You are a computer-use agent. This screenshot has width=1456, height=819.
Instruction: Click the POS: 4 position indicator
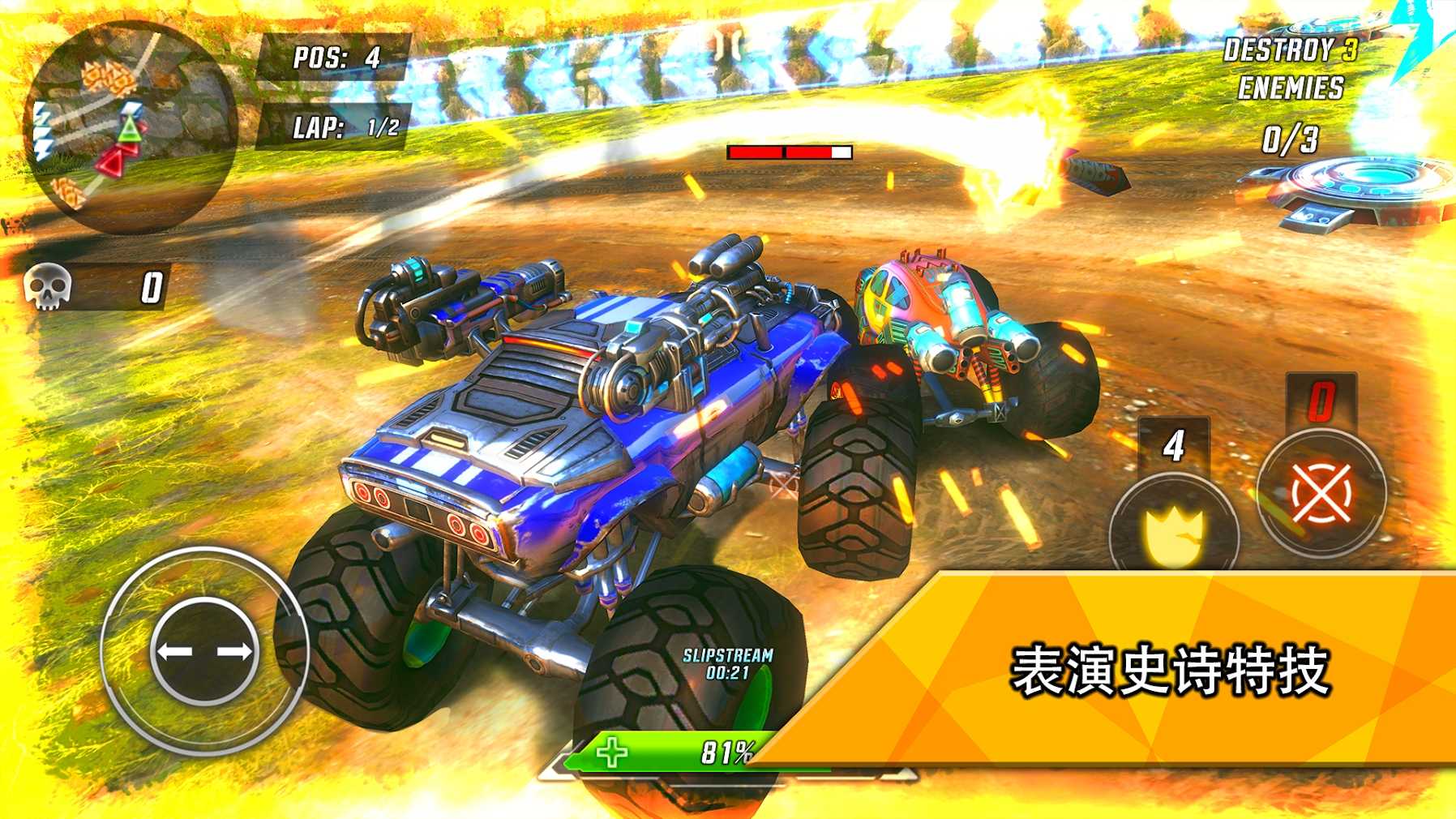coord(337,58)
